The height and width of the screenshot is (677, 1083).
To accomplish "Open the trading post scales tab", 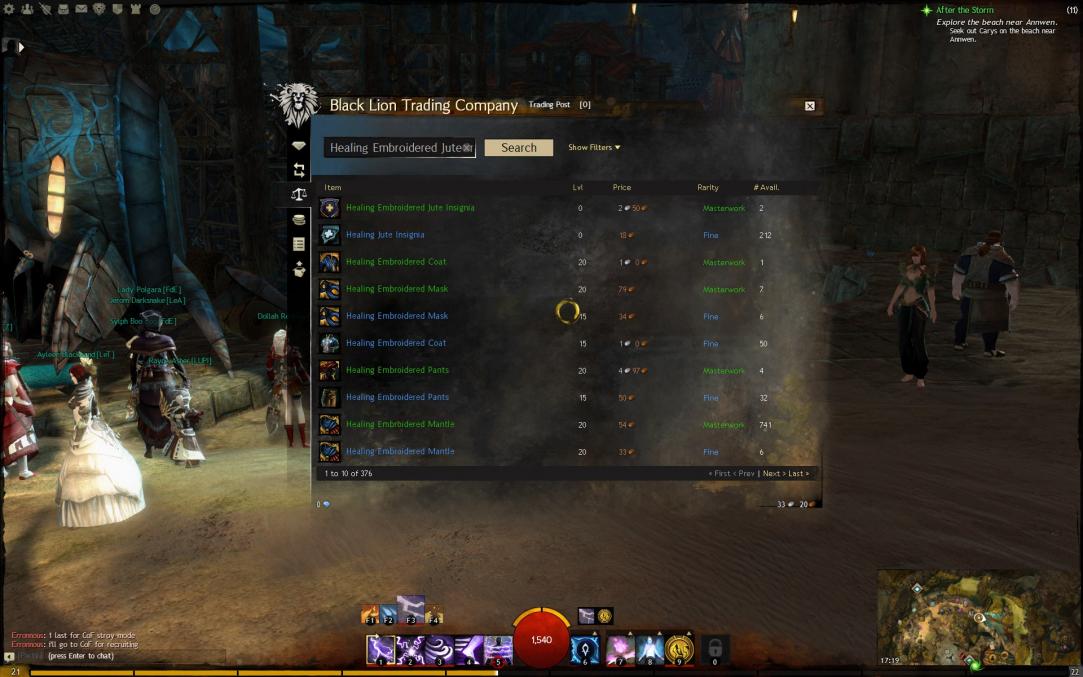I will tap(298, 195).
